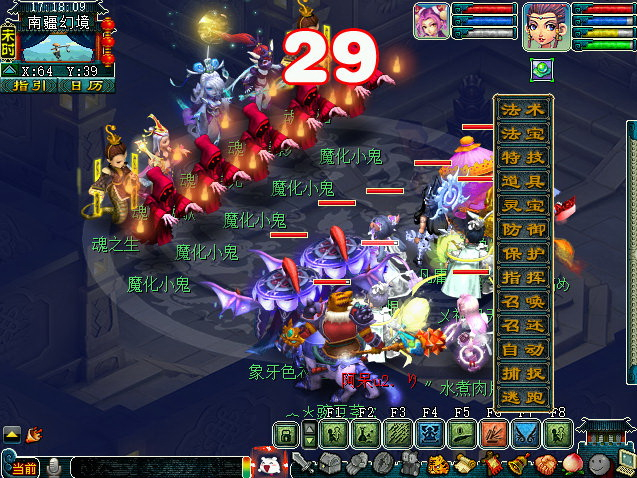Choose the 召还 recall command
Screen dimensions: 637x478
(x=522, y=327)
